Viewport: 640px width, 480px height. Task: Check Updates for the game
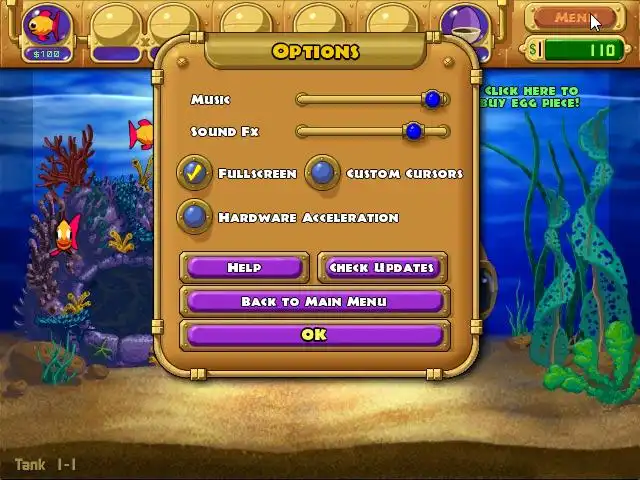pos(381,267)
